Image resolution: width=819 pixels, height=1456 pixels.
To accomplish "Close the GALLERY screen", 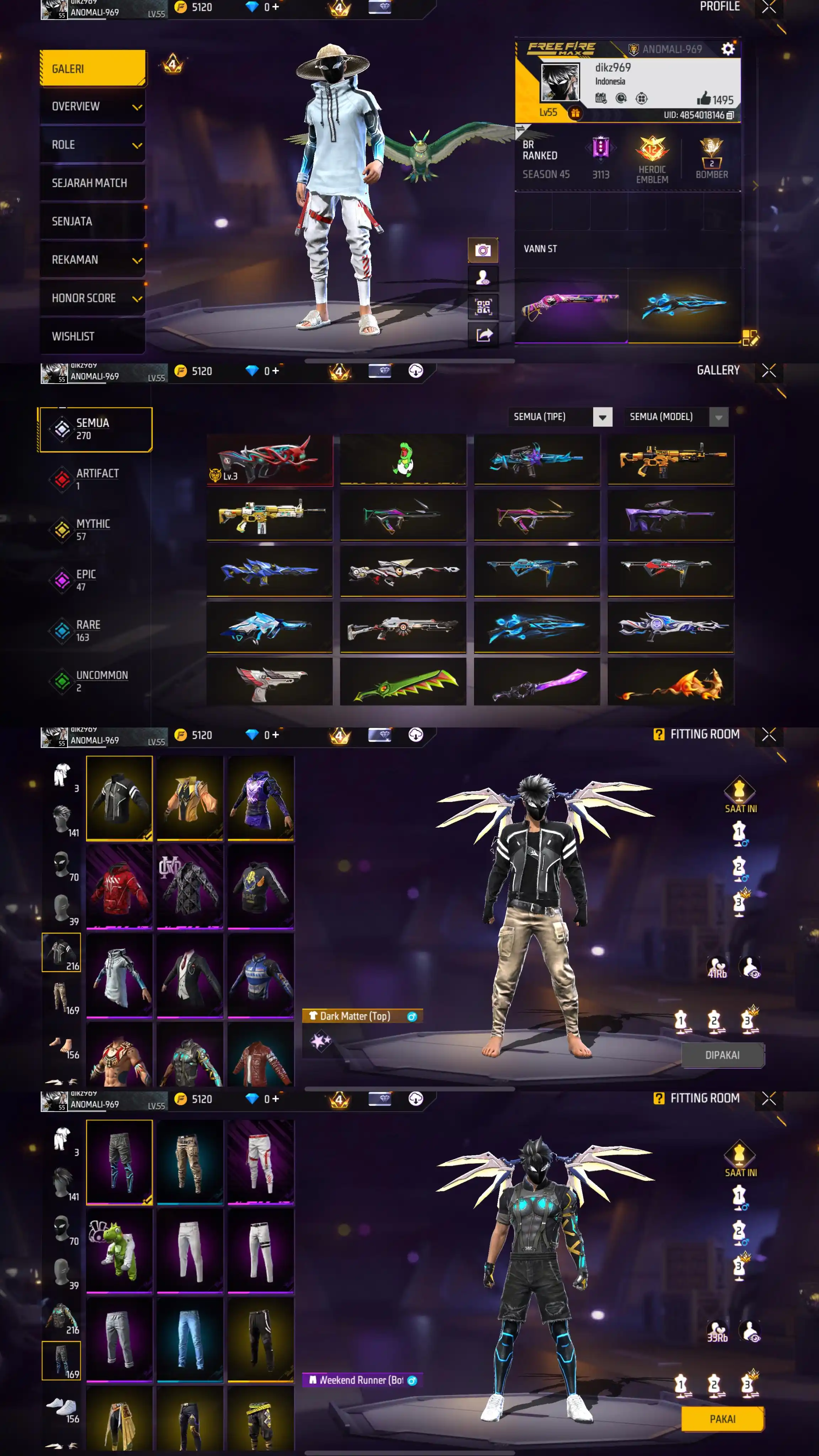I will (x=769, y=371).
